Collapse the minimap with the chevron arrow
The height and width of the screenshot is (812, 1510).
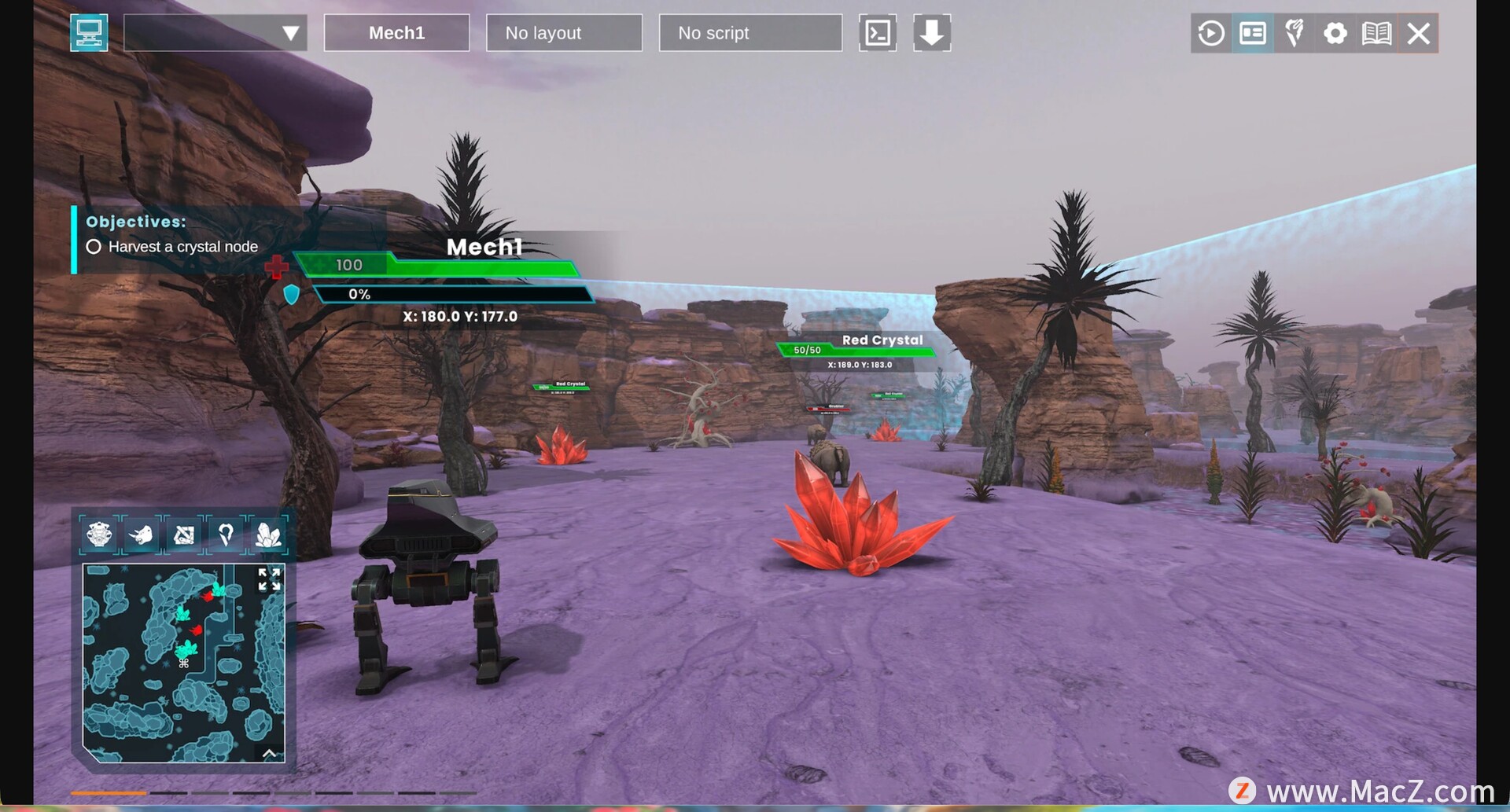click(269, 753)
